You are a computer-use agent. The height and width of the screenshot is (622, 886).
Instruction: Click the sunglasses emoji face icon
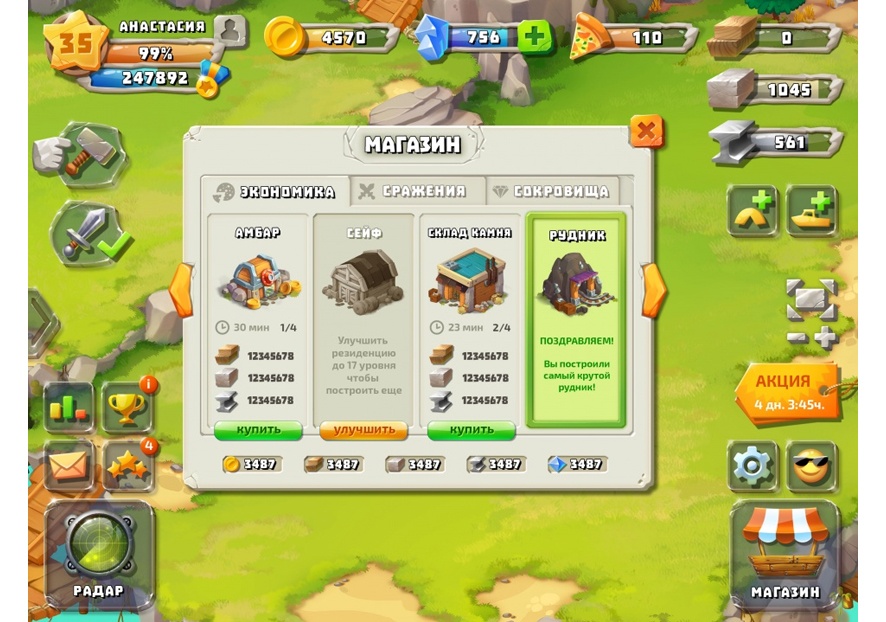(811, 466)
